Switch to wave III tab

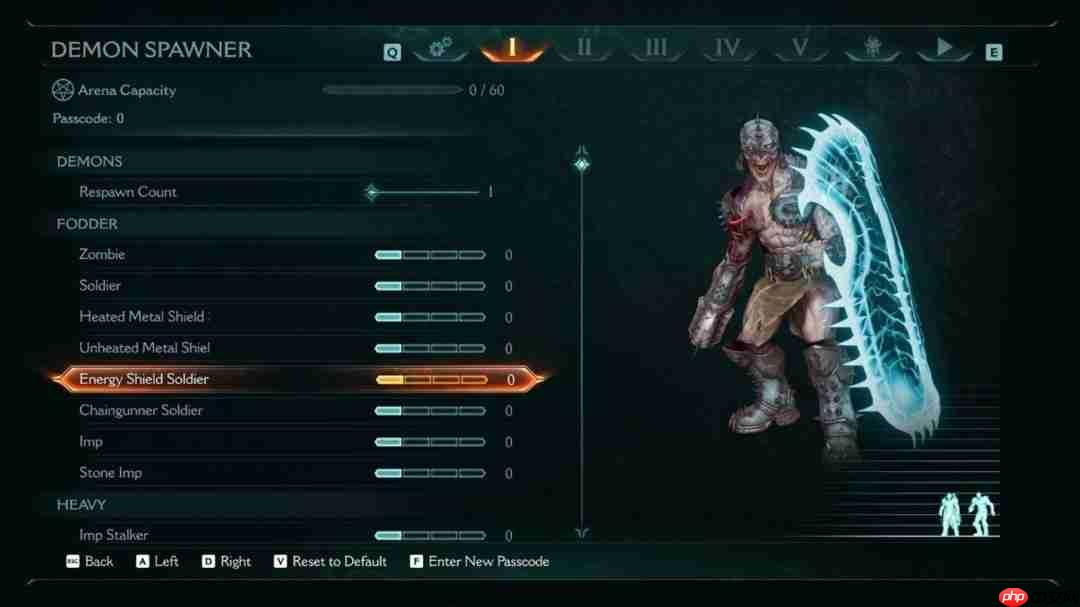[x=656, y=47]
